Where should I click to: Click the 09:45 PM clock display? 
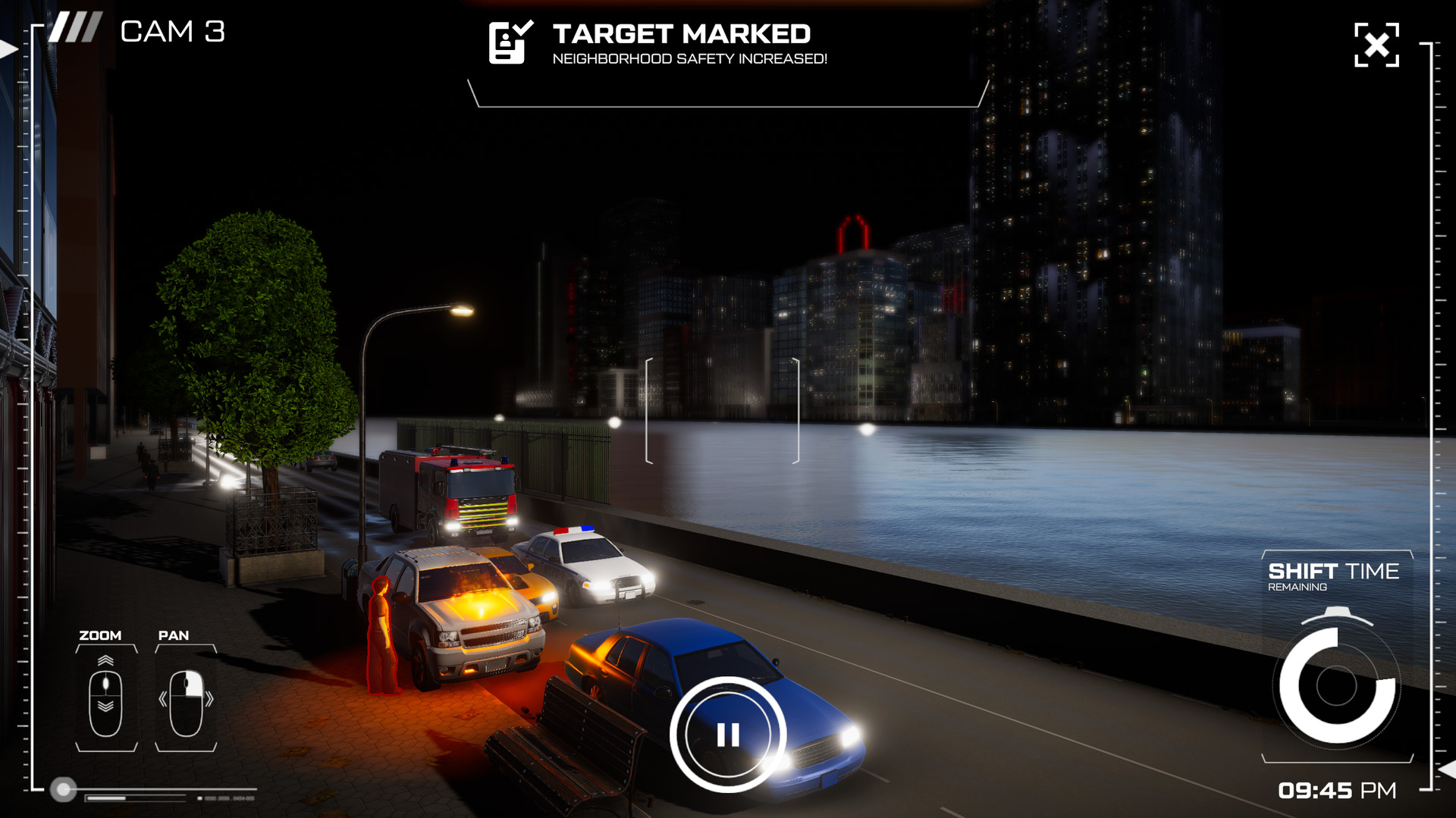click(1337, 790)
